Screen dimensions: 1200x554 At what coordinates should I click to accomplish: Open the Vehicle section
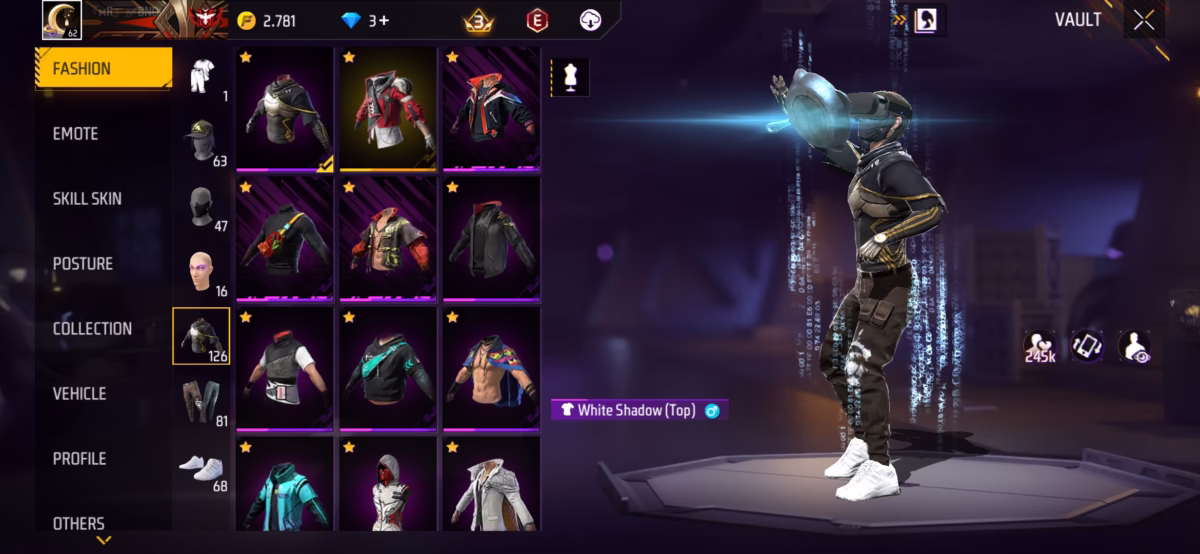click(80, 394)
